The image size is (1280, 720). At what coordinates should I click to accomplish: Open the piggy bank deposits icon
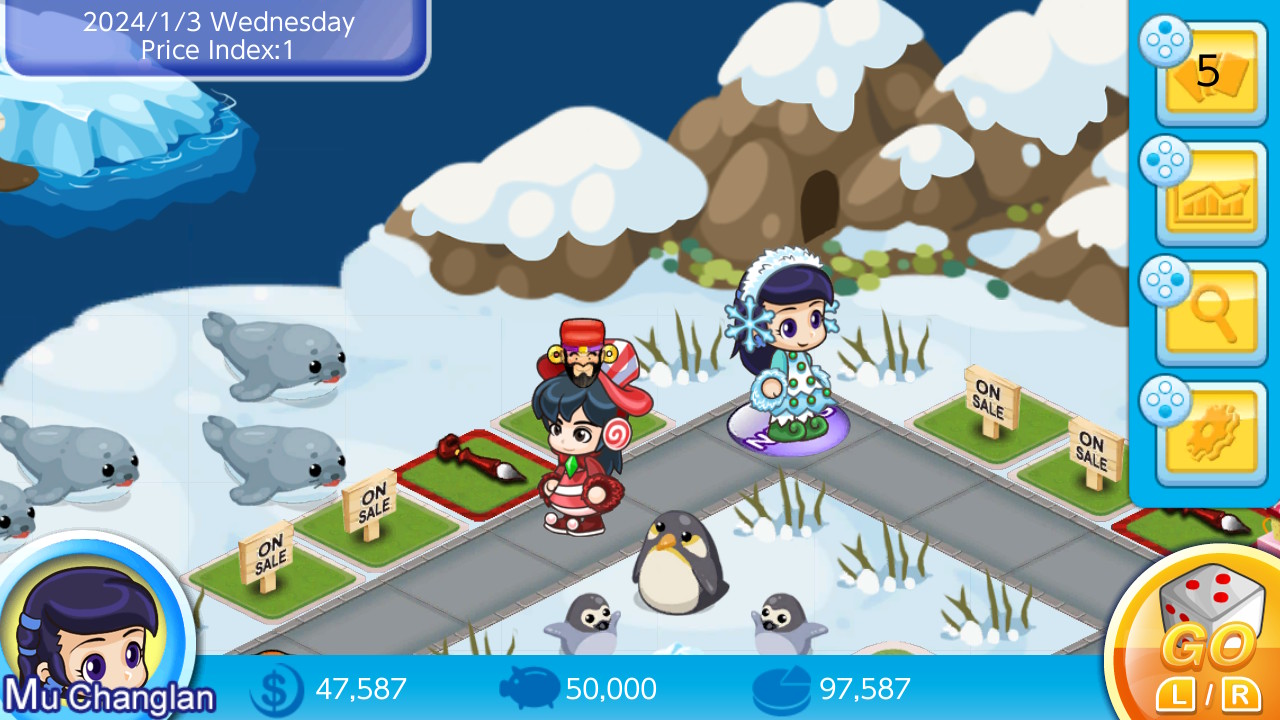[530, 688]
